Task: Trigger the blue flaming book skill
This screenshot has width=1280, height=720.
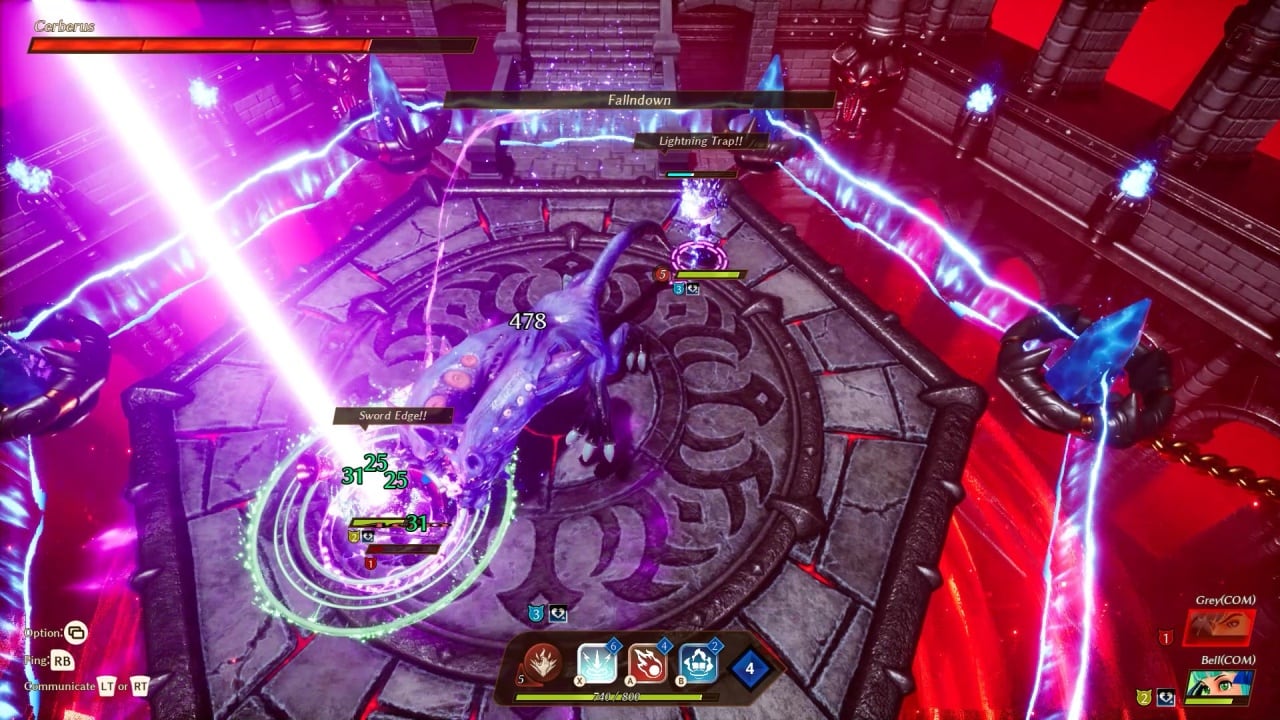Action: point(699,662)
